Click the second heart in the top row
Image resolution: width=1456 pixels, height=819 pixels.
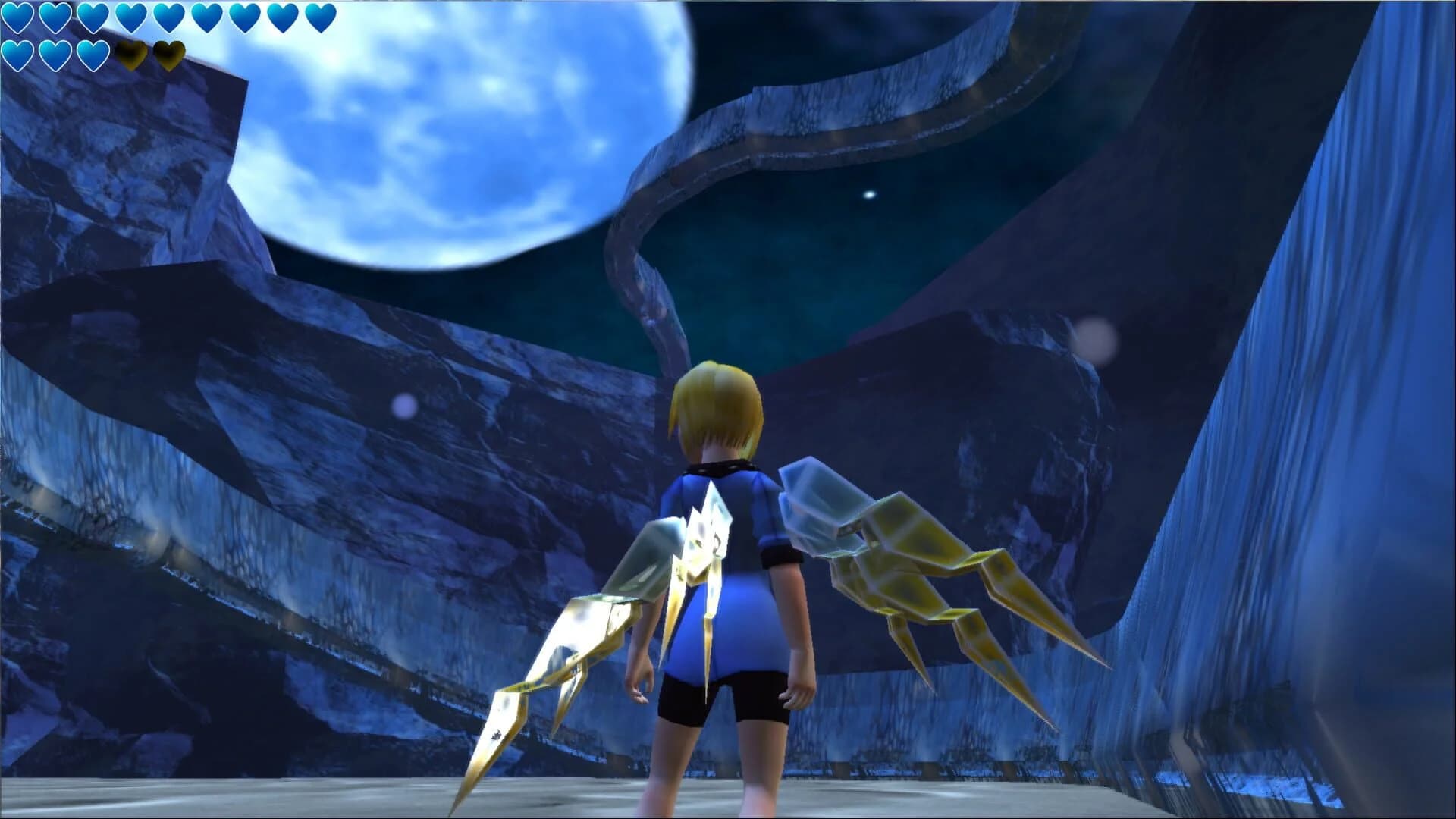click(55, 17)
